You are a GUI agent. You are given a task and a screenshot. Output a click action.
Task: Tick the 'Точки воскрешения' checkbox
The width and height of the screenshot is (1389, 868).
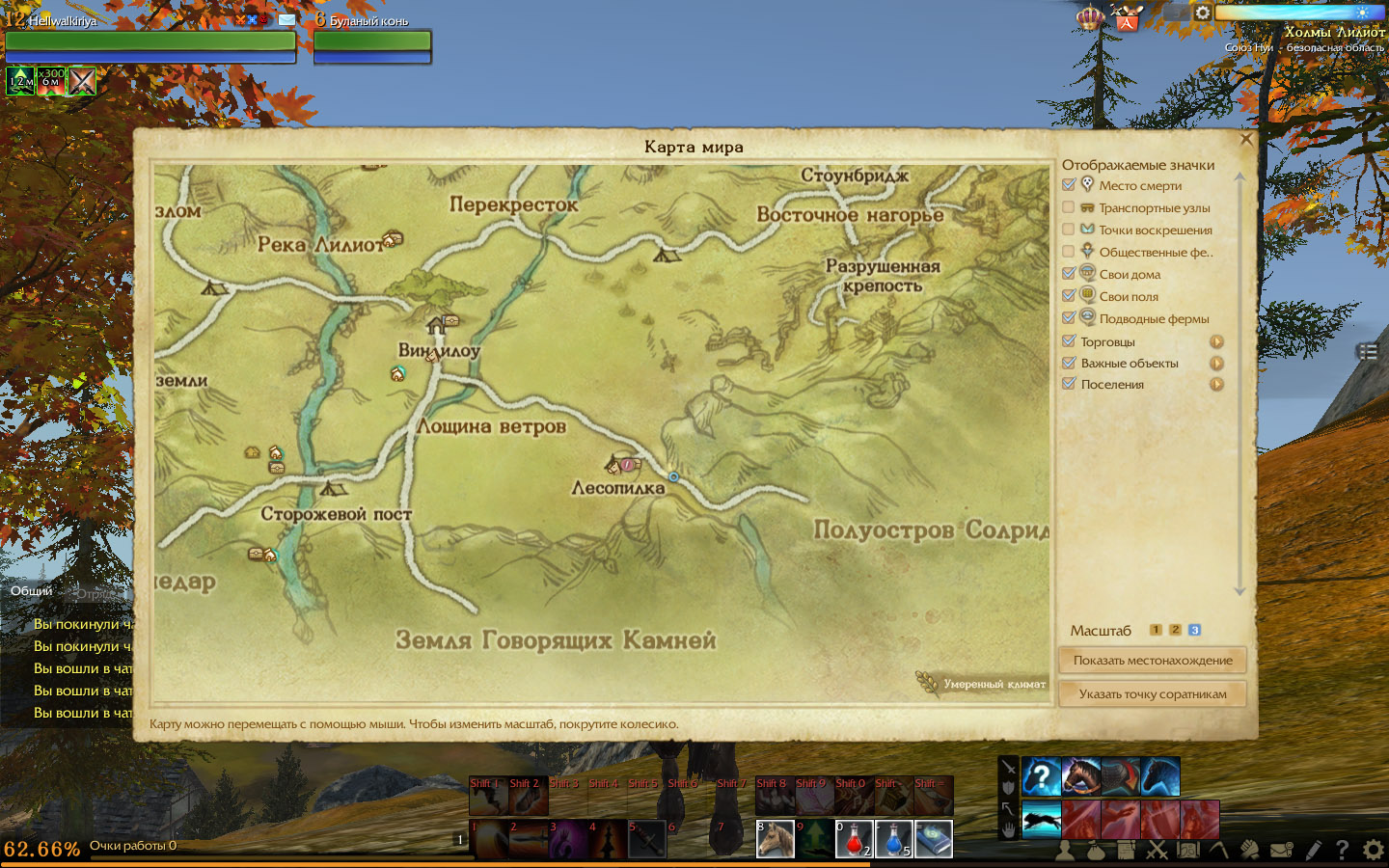1069,230
